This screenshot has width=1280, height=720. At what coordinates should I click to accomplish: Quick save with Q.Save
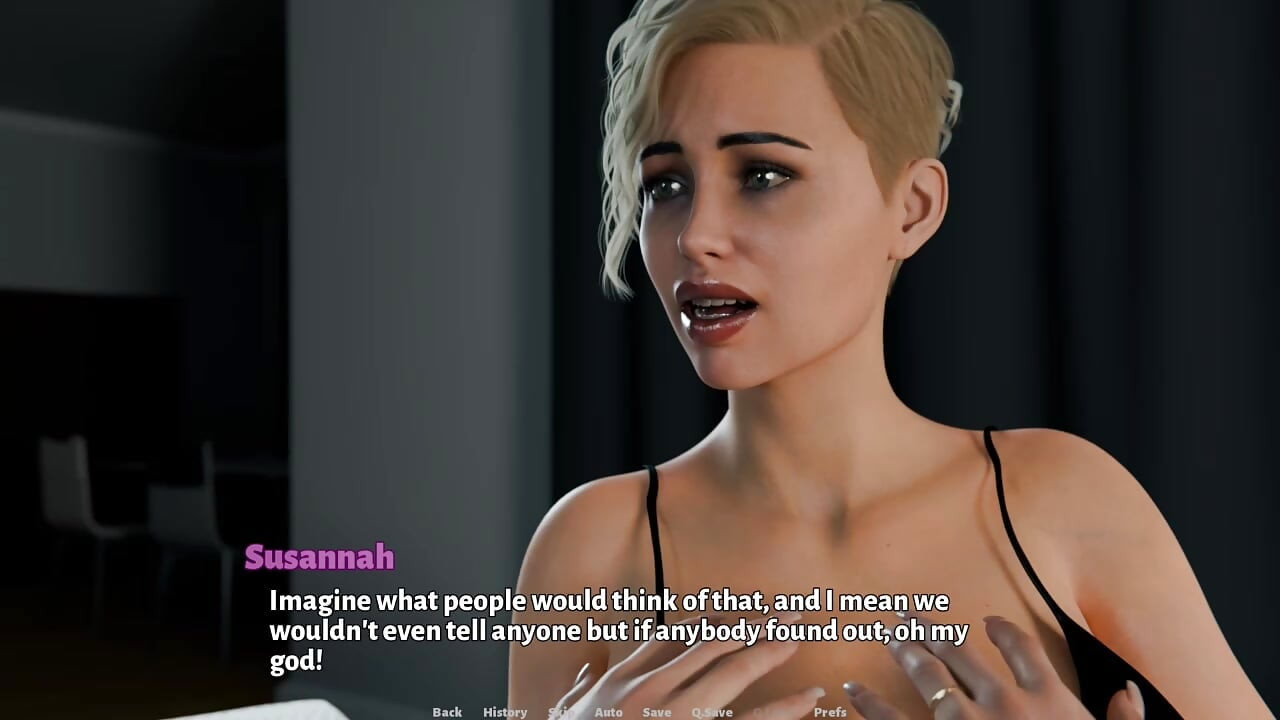pyautogui.click(x=712, y=712)
